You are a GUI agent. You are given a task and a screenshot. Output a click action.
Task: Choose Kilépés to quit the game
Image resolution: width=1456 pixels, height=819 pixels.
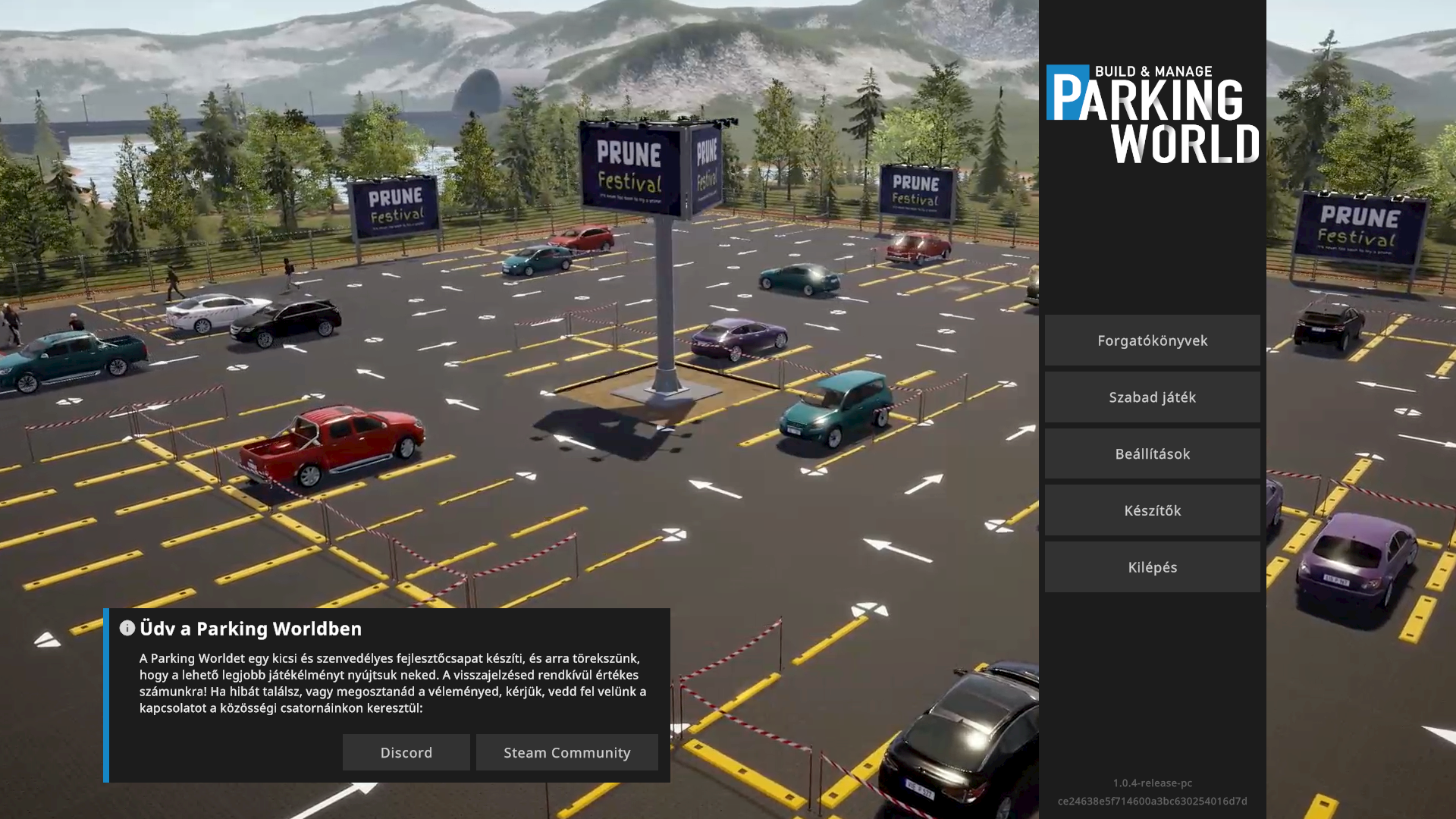pos(1152,567)
